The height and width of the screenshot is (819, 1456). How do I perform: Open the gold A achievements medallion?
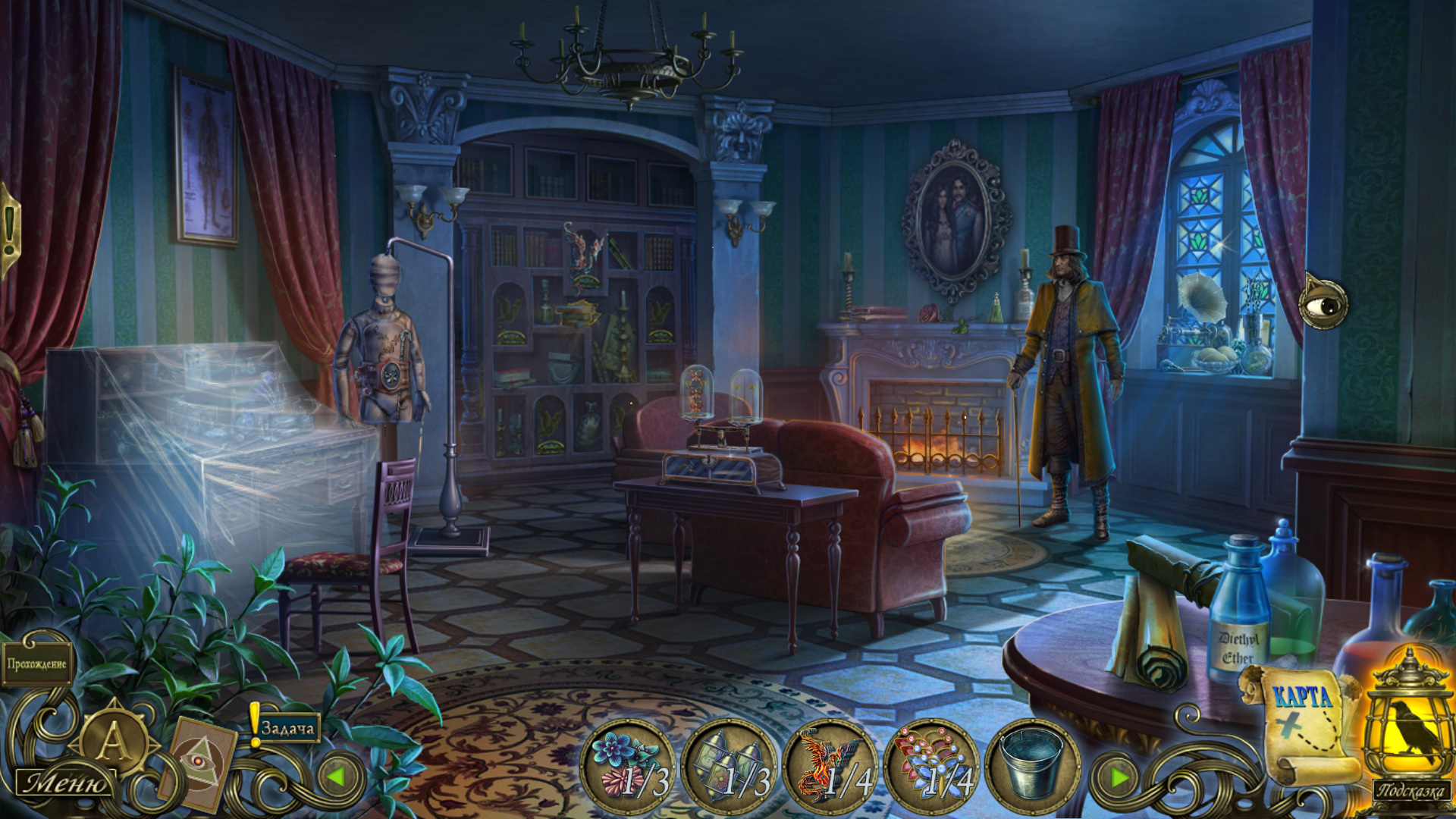point(112,741)
